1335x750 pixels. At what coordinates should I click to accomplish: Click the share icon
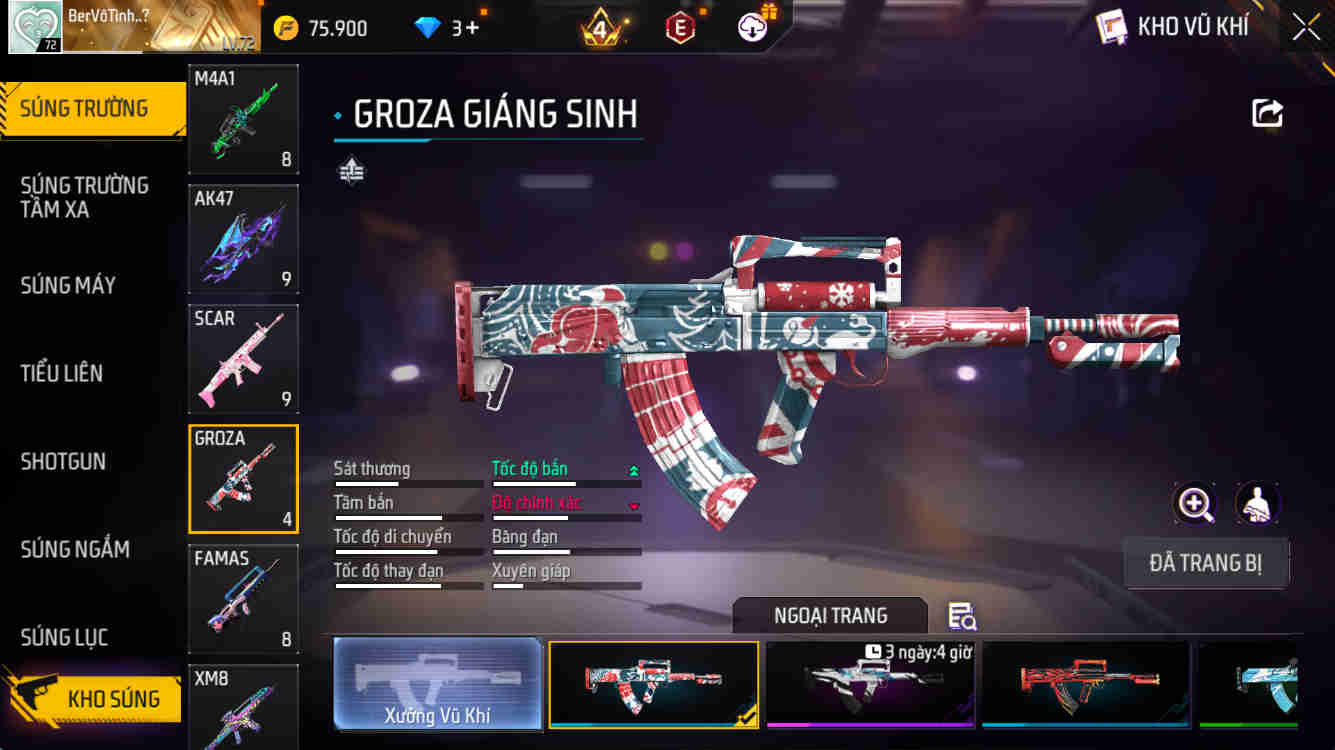point(1267,113)
